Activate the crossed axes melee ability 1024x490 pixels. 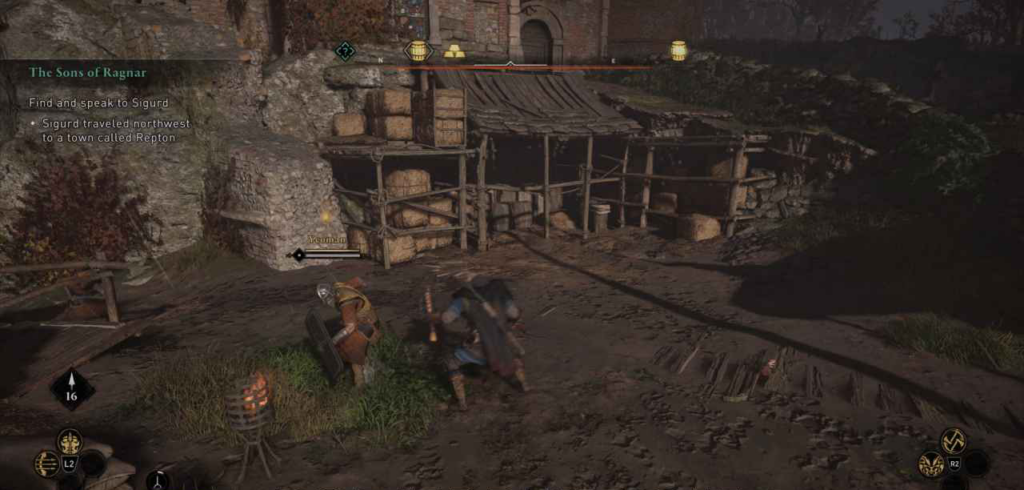(x=953, y=440)
